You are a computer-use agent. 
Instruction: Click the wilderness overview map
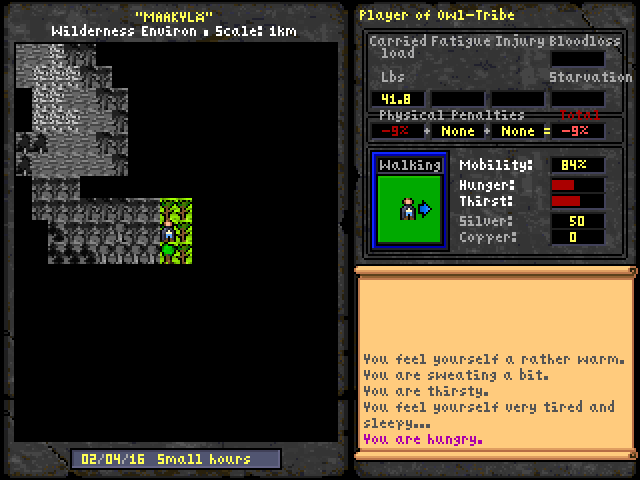click(x=166, y=240)
